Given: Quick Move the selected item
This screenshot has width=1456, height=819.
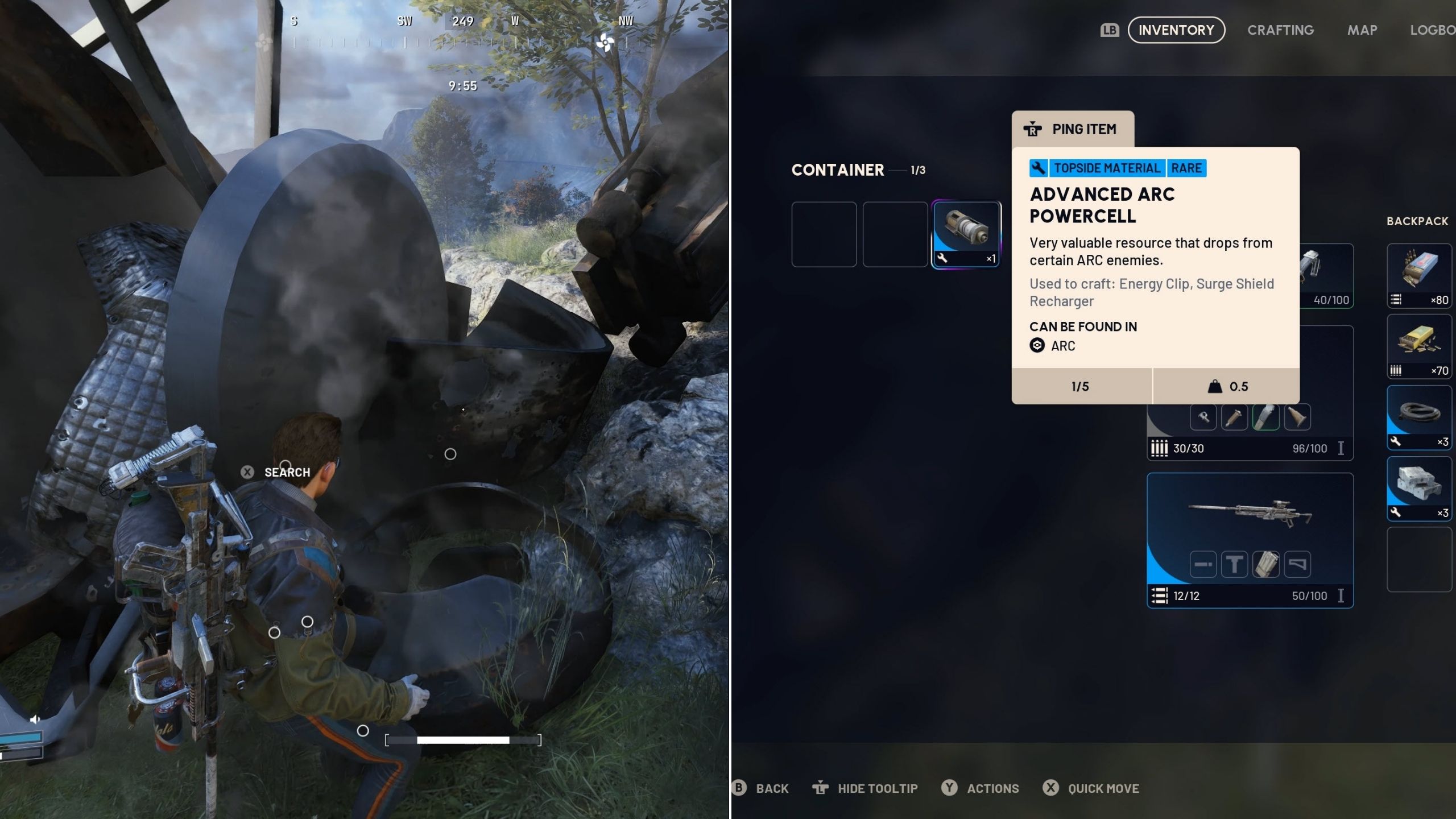Looking at the screenshot, I should point(1092,788).
